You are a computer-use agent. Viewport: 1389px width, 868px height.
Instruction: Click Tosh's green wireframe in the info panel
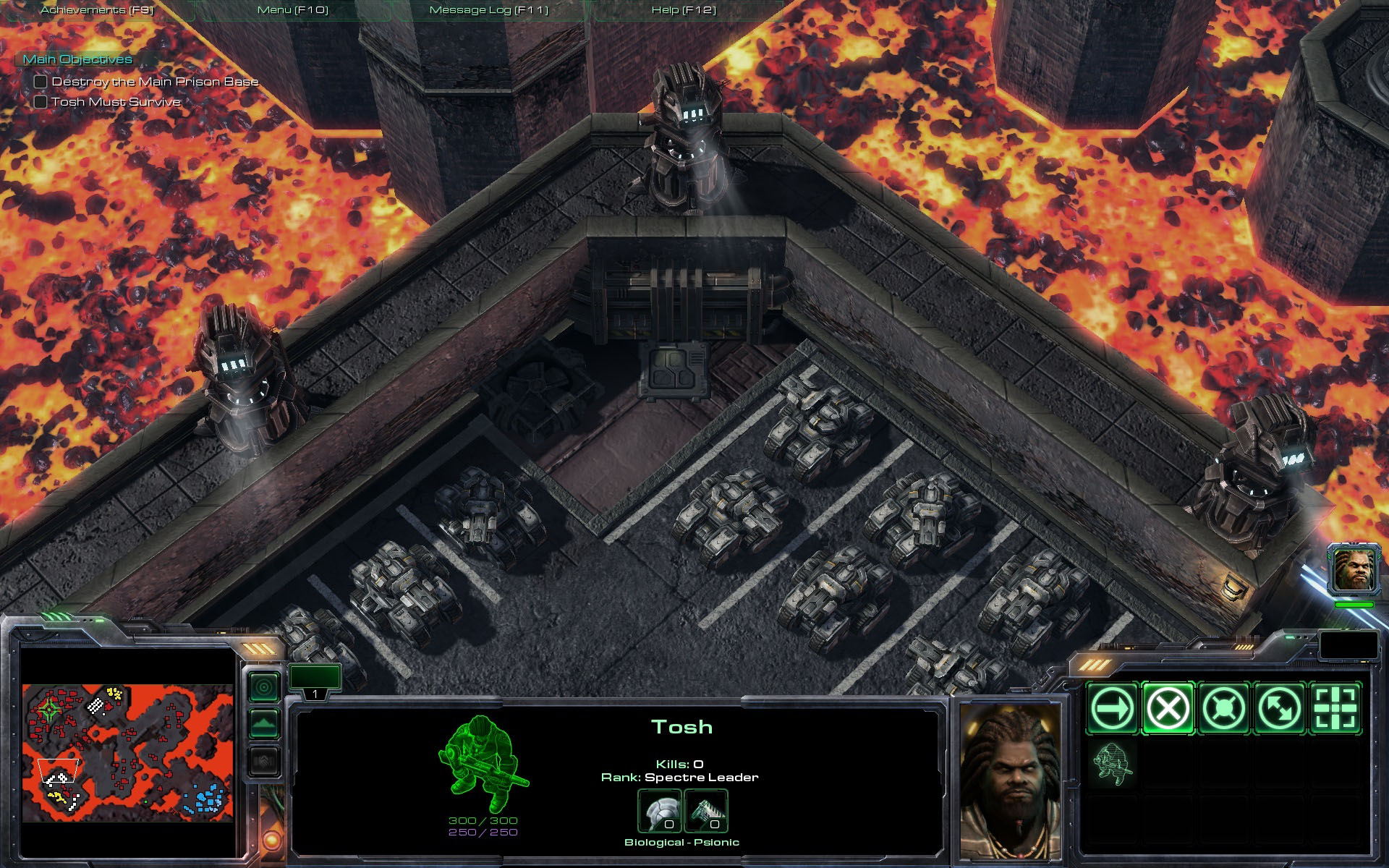coord(483,764)
